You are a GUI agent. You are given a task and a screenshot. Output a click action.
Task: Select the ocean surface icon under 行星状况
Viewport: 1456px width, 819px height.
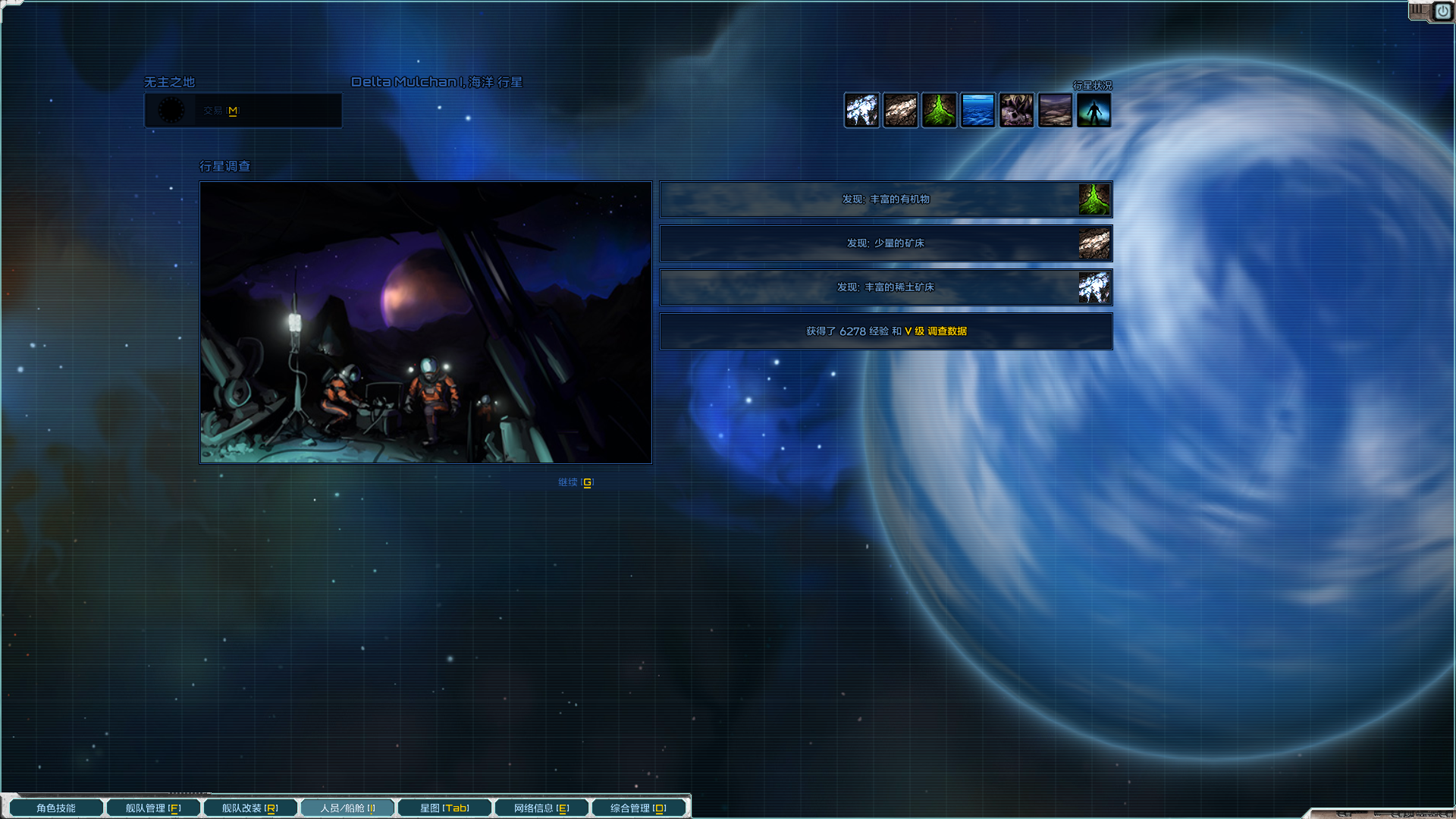click(x=977, y=110)
